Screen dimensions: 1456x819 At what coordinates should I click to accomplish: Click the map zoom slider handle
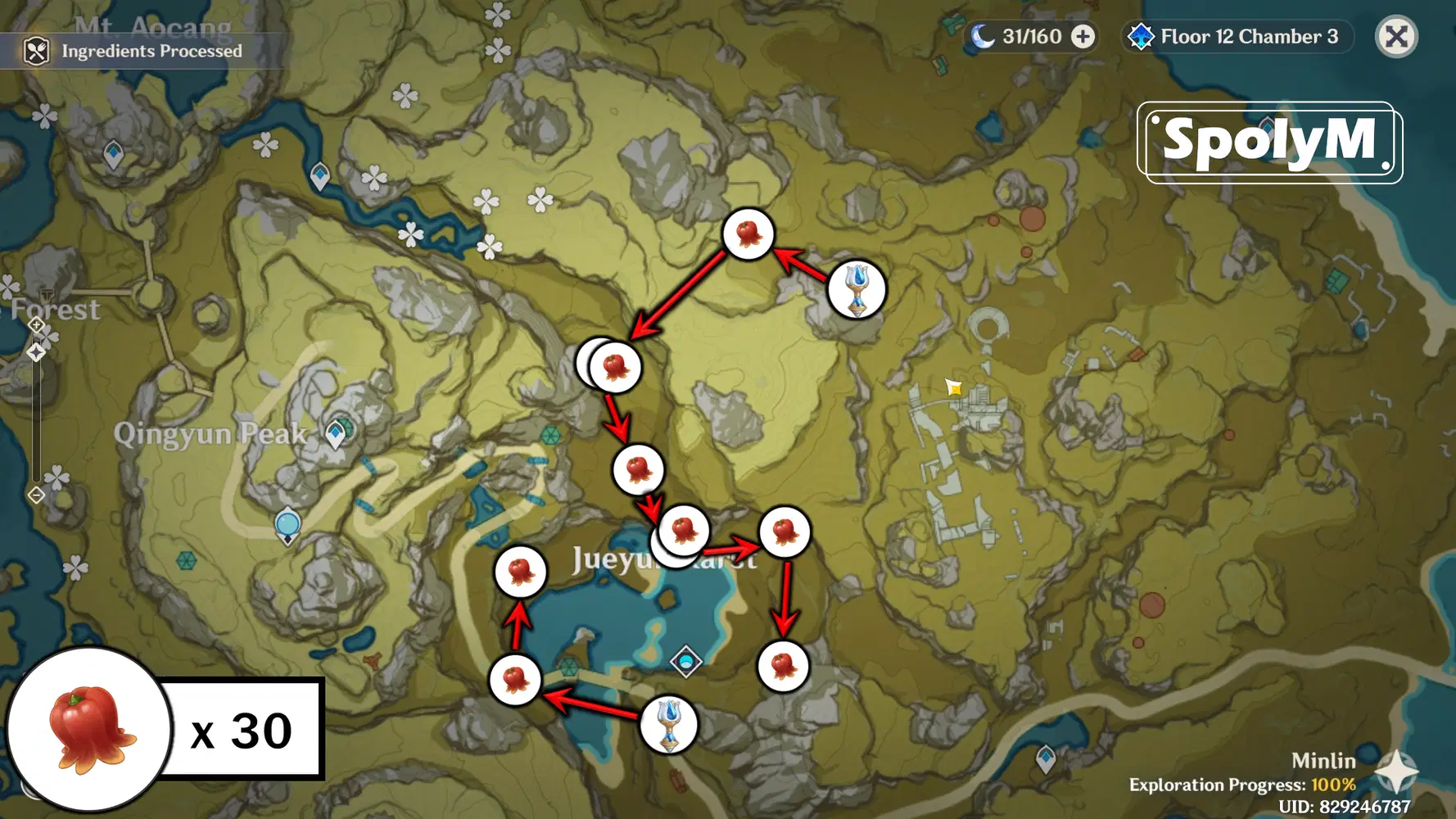pos(36,352)
